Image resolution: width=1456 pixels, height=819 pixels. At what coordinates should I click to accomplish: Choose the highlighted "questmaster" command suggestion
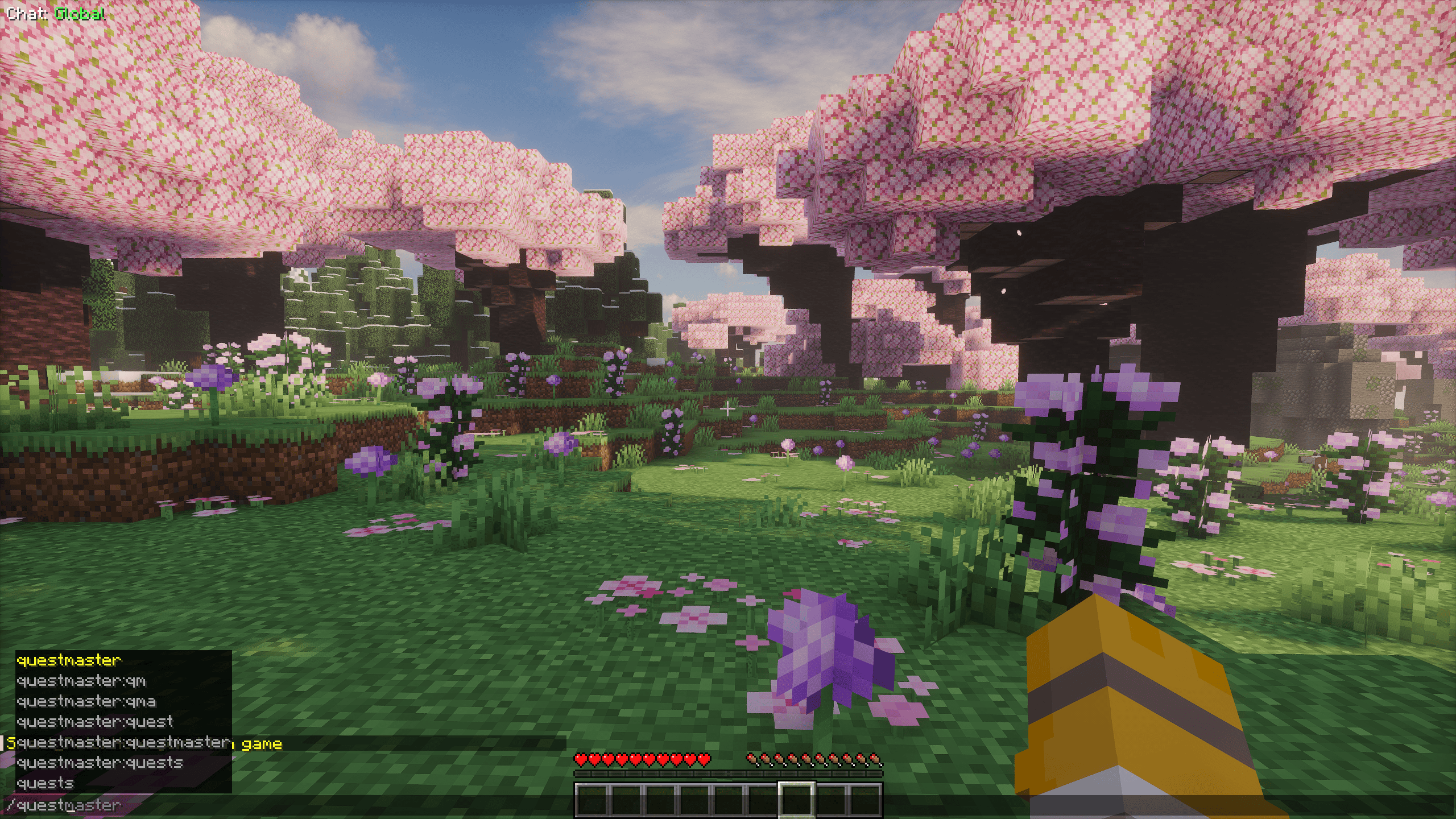coord(69,660)
